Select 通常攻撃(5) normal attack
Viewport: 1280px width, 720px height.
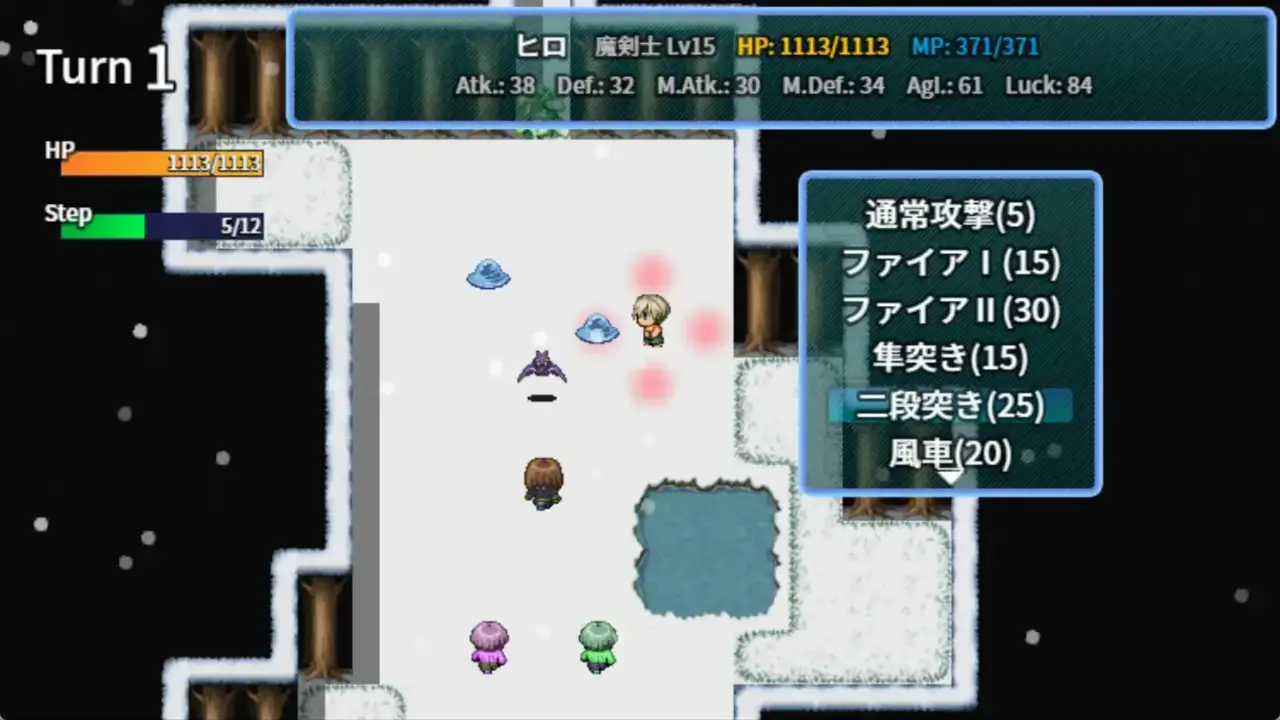click(950, 215)
